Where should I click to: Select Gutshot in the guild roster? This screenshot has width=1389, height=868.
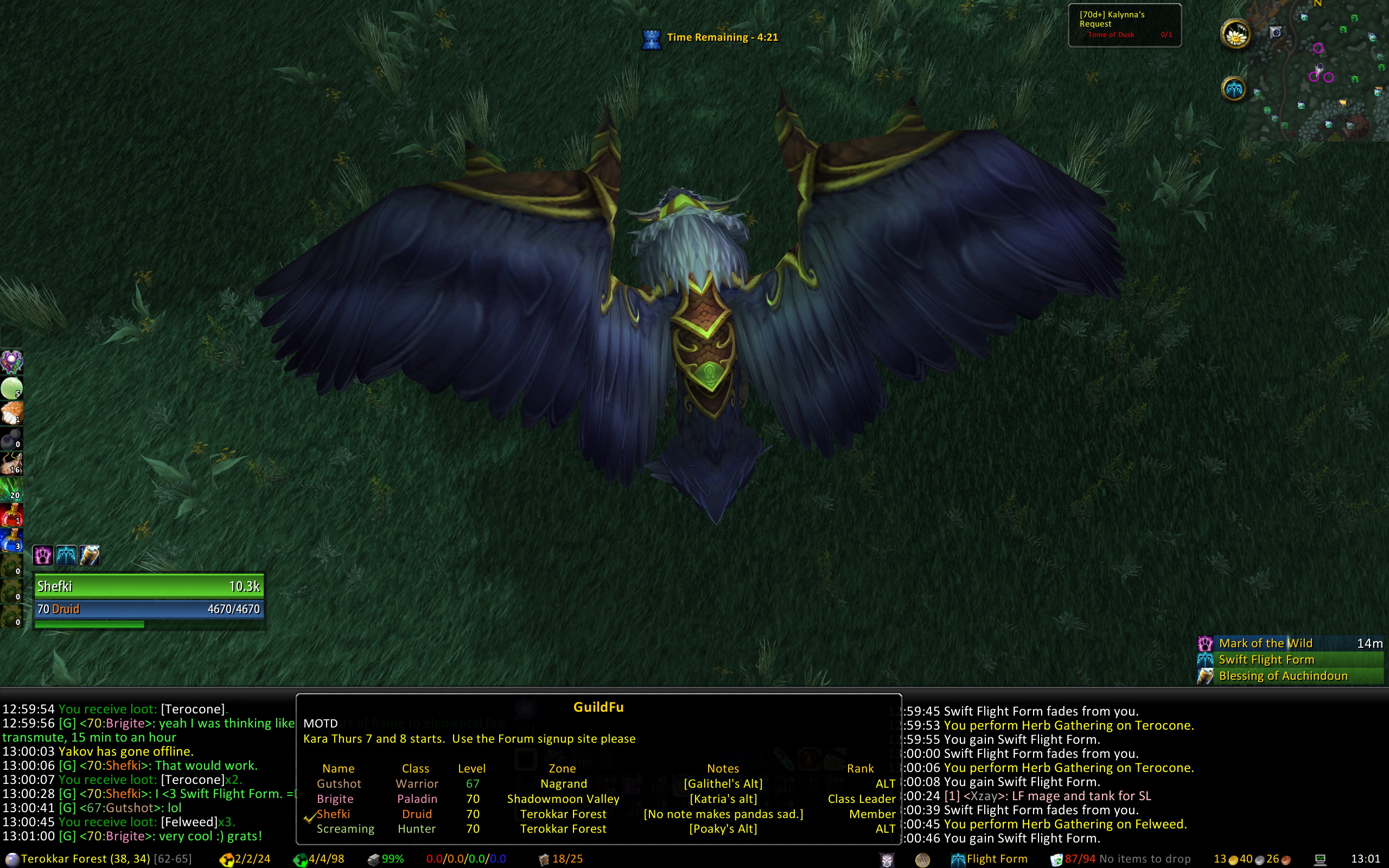pyautogui.click(x=339, y=783)
